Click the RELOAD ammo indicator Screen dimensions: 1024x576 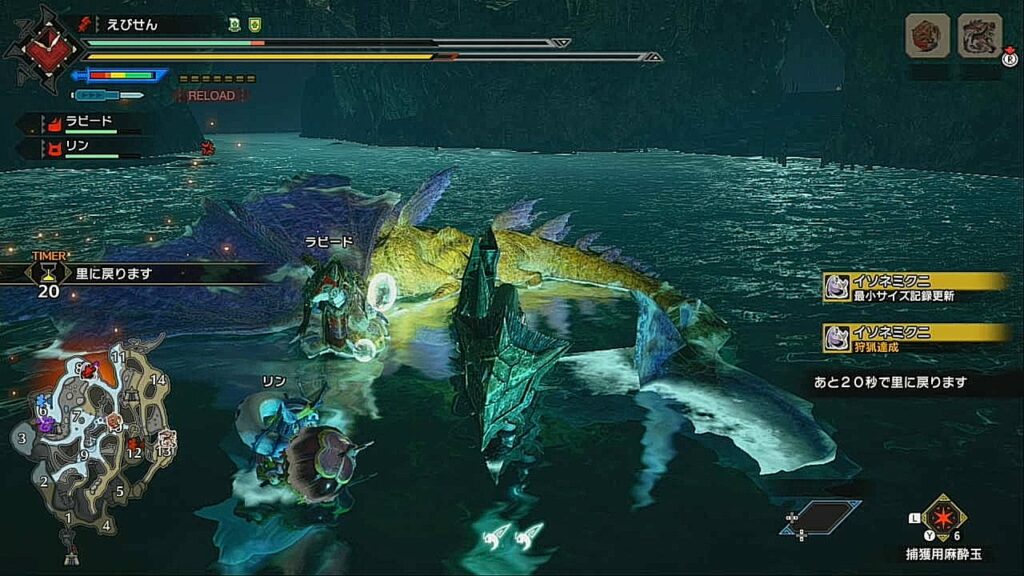click(209, 96)
